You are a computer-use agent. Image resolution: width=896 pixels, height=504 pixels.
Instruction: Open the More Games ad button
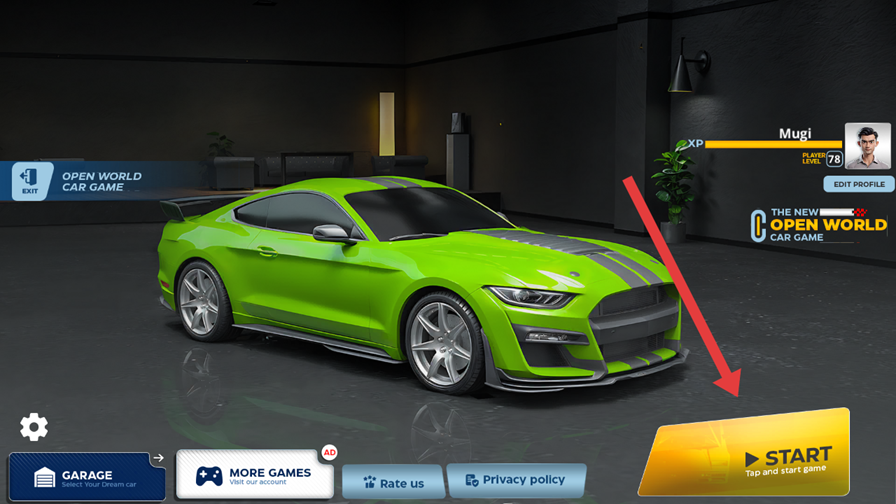point(254,474)
